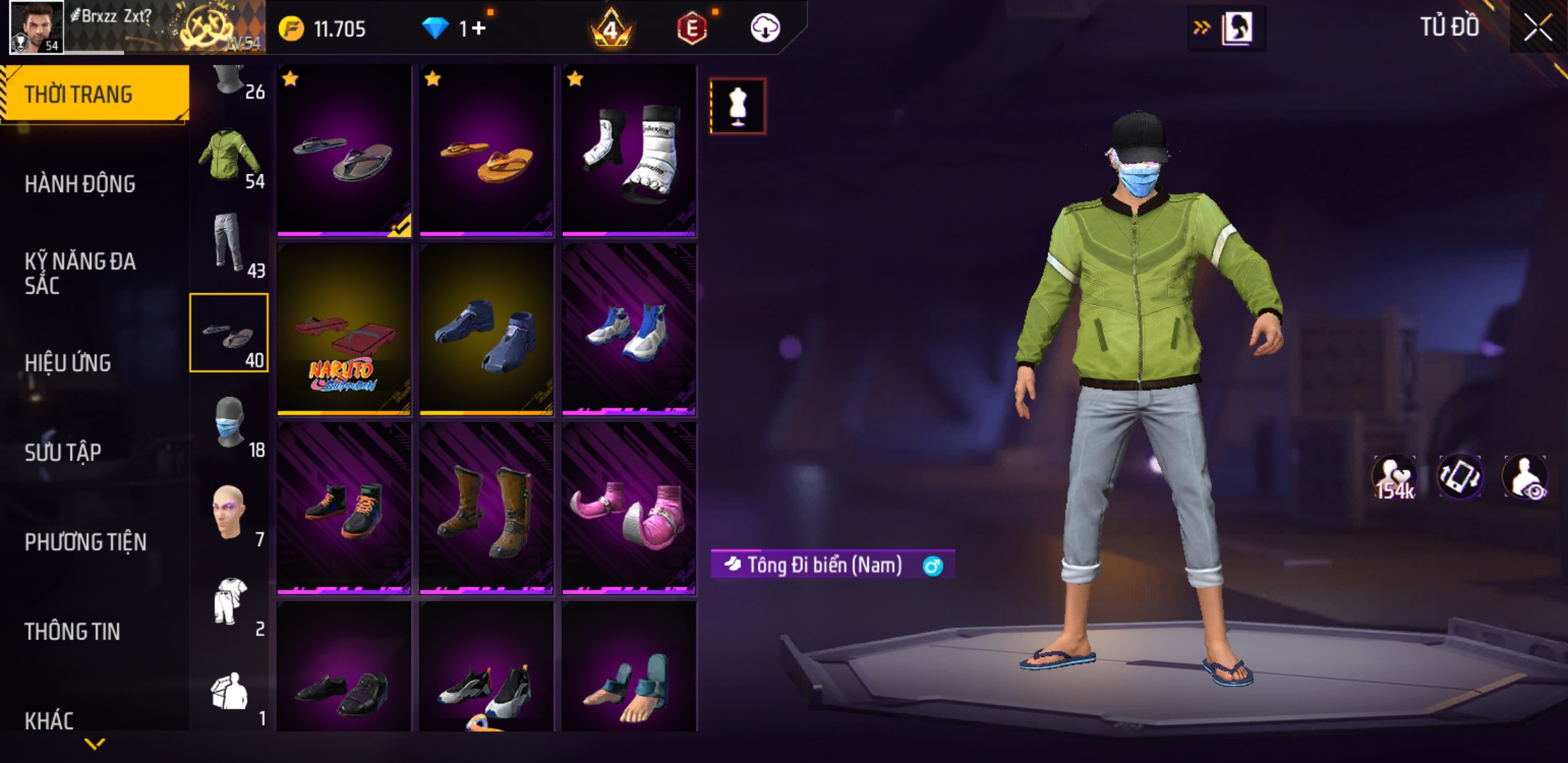Choose the green jacket tops category
This screenshot has width=1568, height=763.
click(230, 156)
